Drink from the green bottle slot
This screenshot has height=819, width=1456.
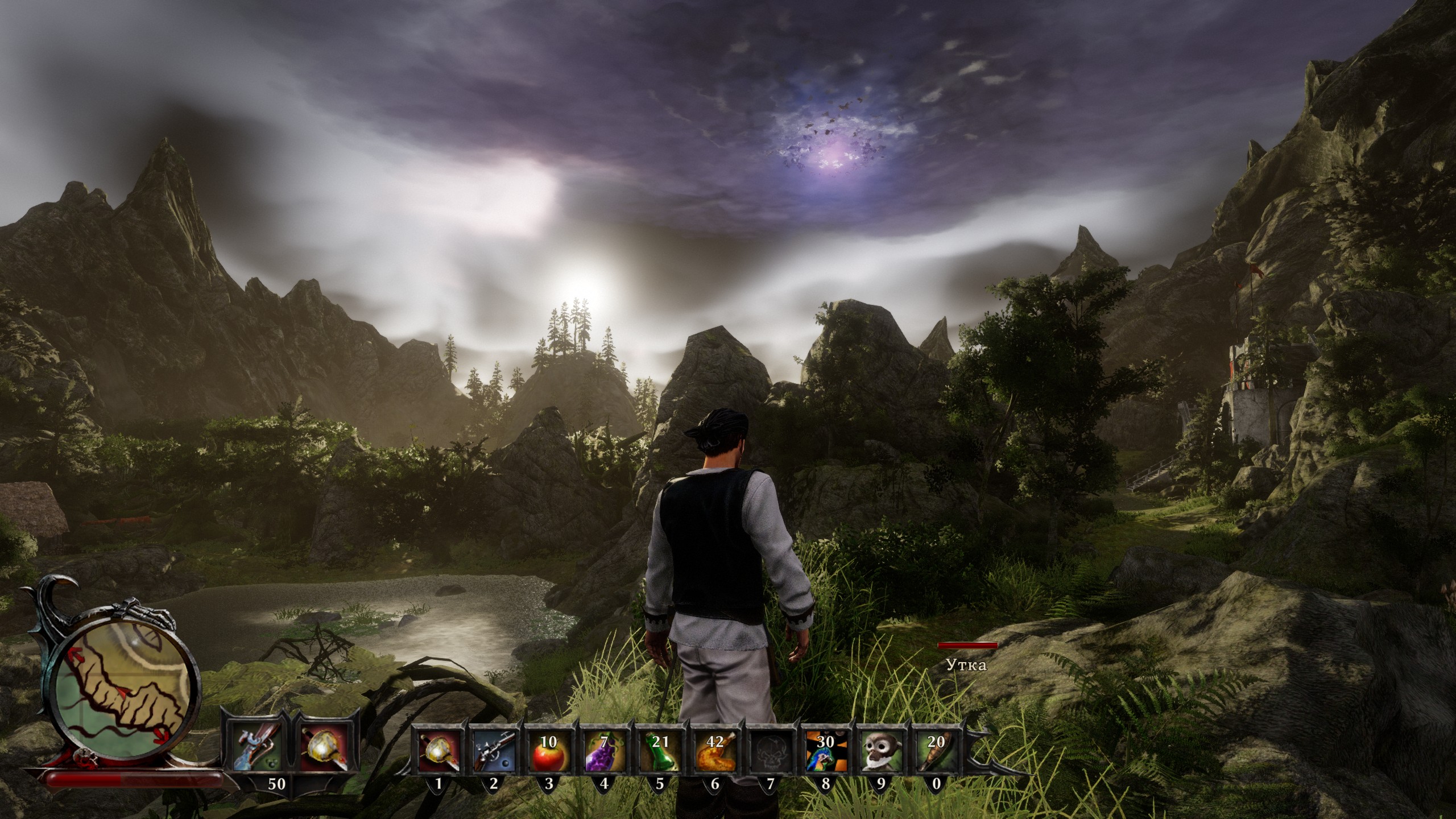point(659,750)
